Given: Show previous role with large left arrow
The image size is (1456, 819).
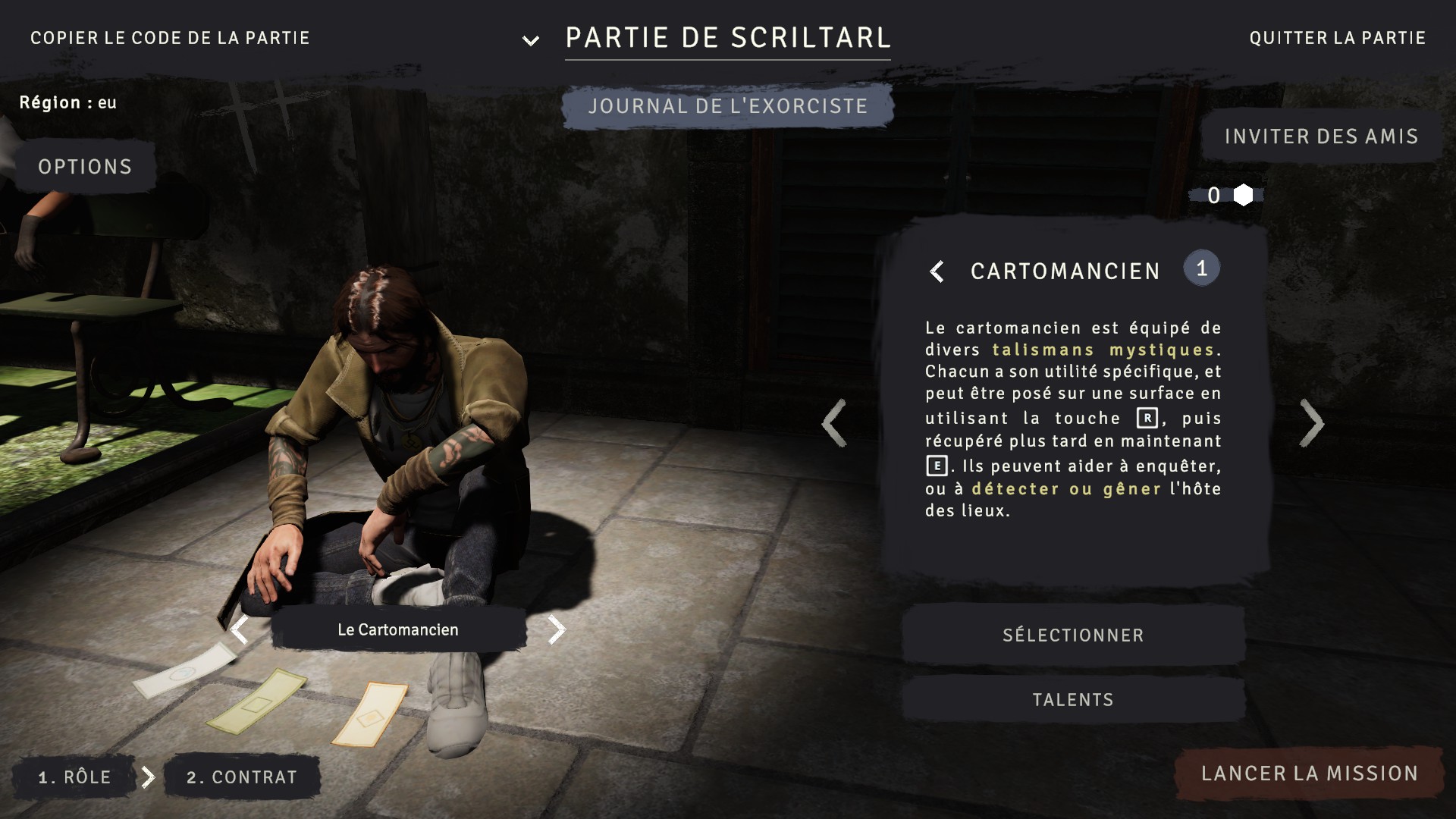Looking at the screenshot, I should (x=834, y=423).
